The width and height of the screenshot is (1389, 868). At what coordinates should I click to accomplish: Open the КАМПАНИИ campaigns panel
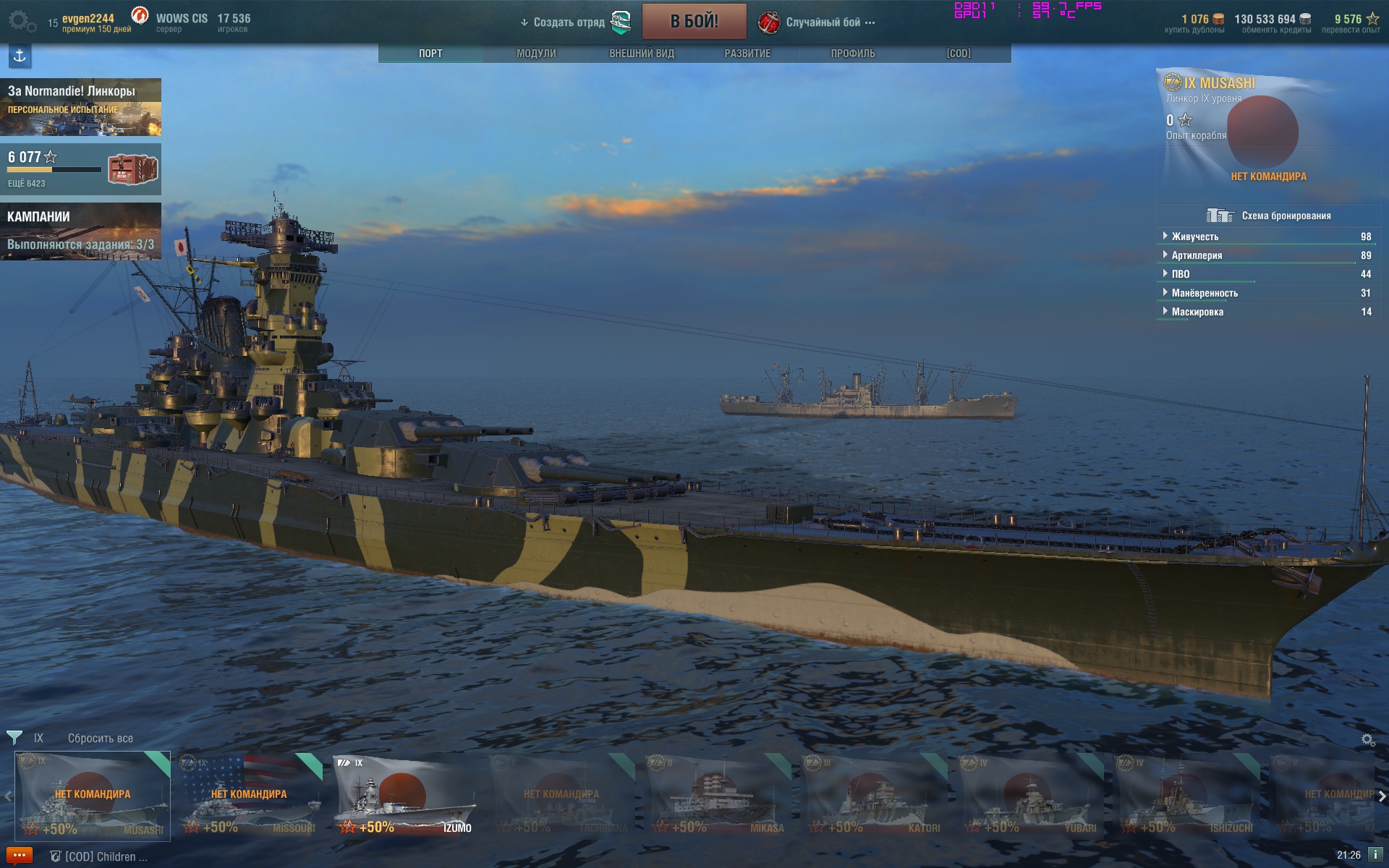(x=80, y=230)
